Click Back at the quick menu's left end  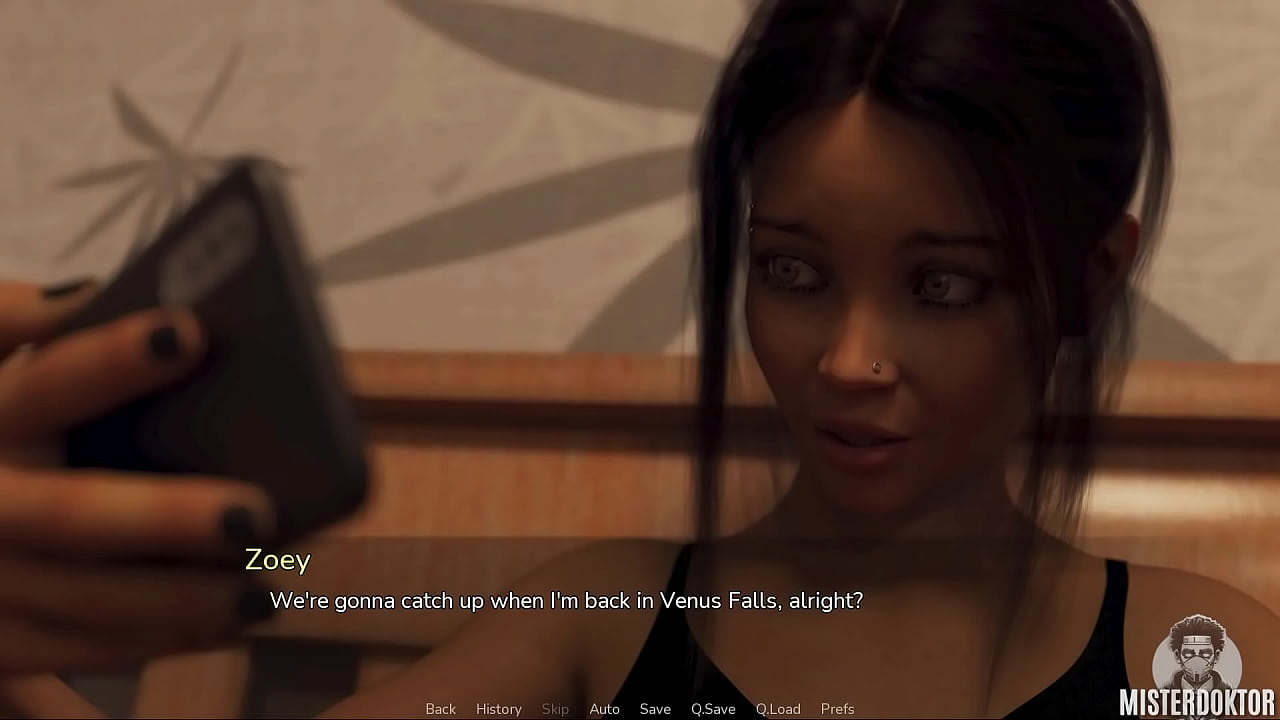(440, 708)
